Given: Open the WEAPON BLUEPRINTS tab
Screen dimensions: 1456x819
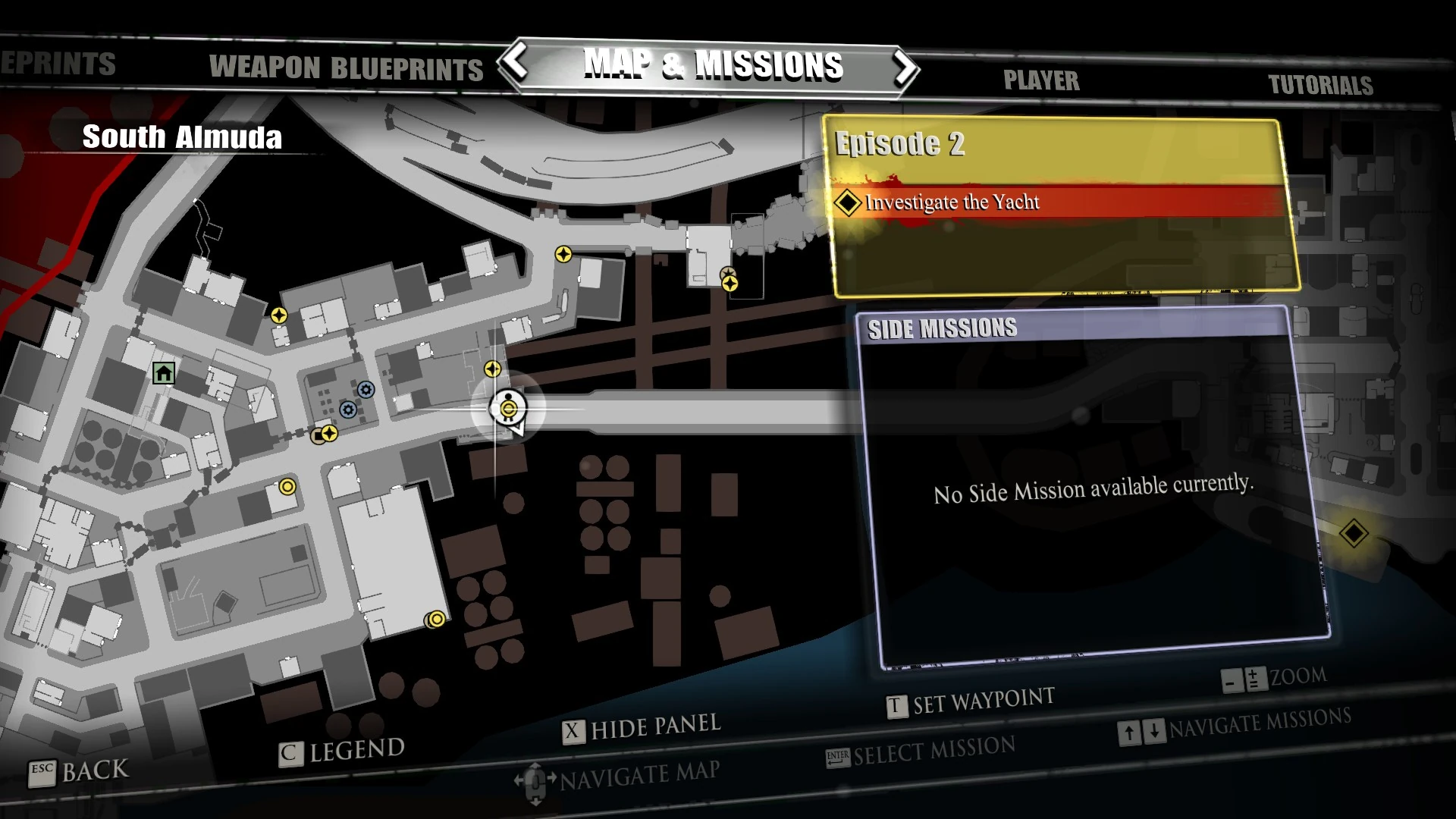Looking at the screenshot, I should 346,69.
